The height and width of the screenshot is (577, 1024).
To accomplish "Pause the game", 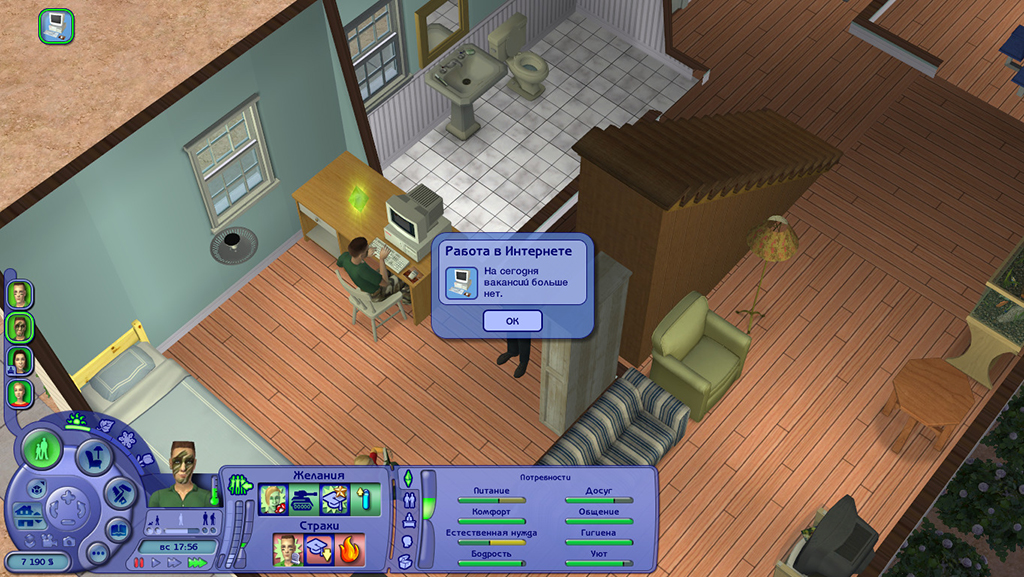I will point(140,563).
